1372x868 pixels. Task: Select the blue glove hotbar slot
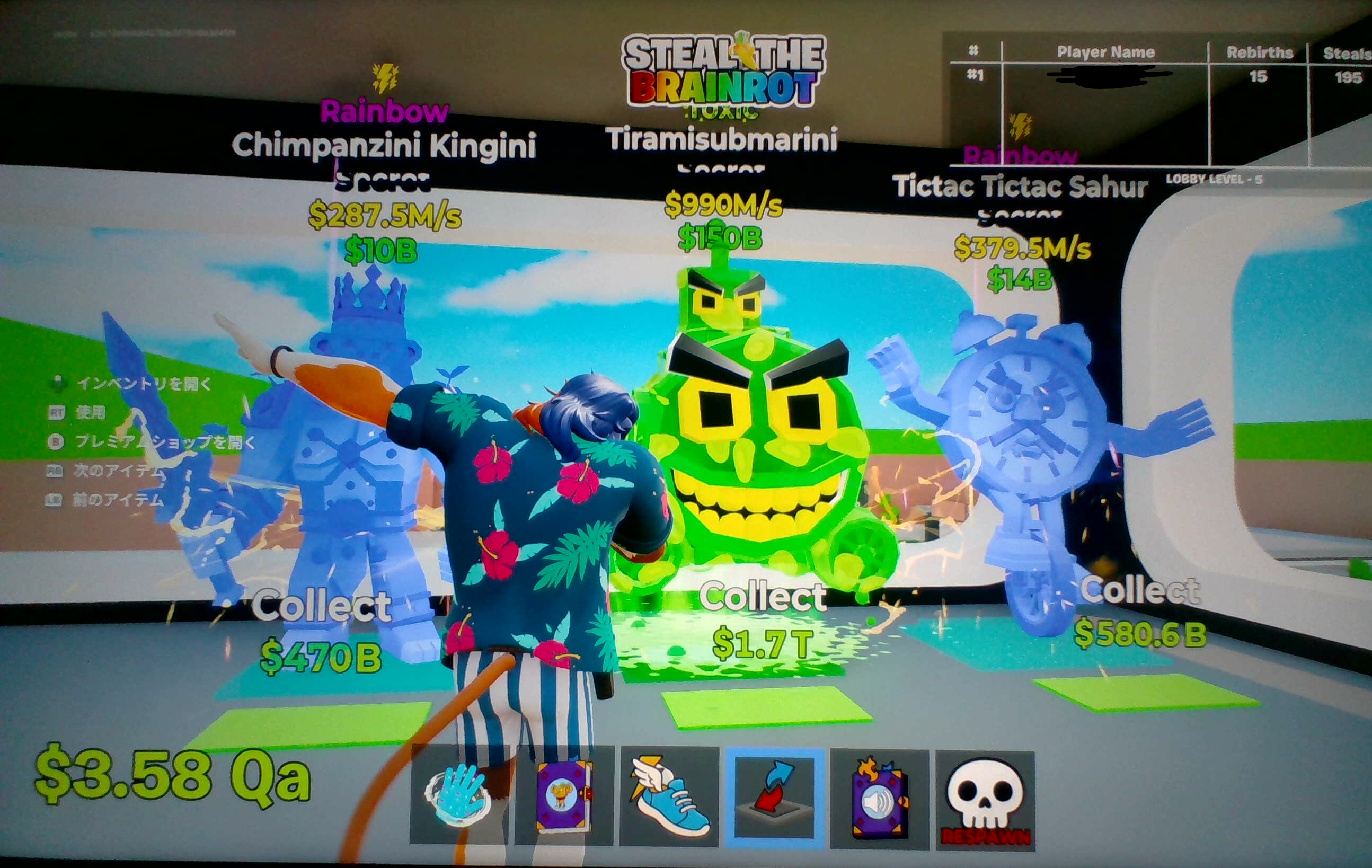(x=459, y=796)
